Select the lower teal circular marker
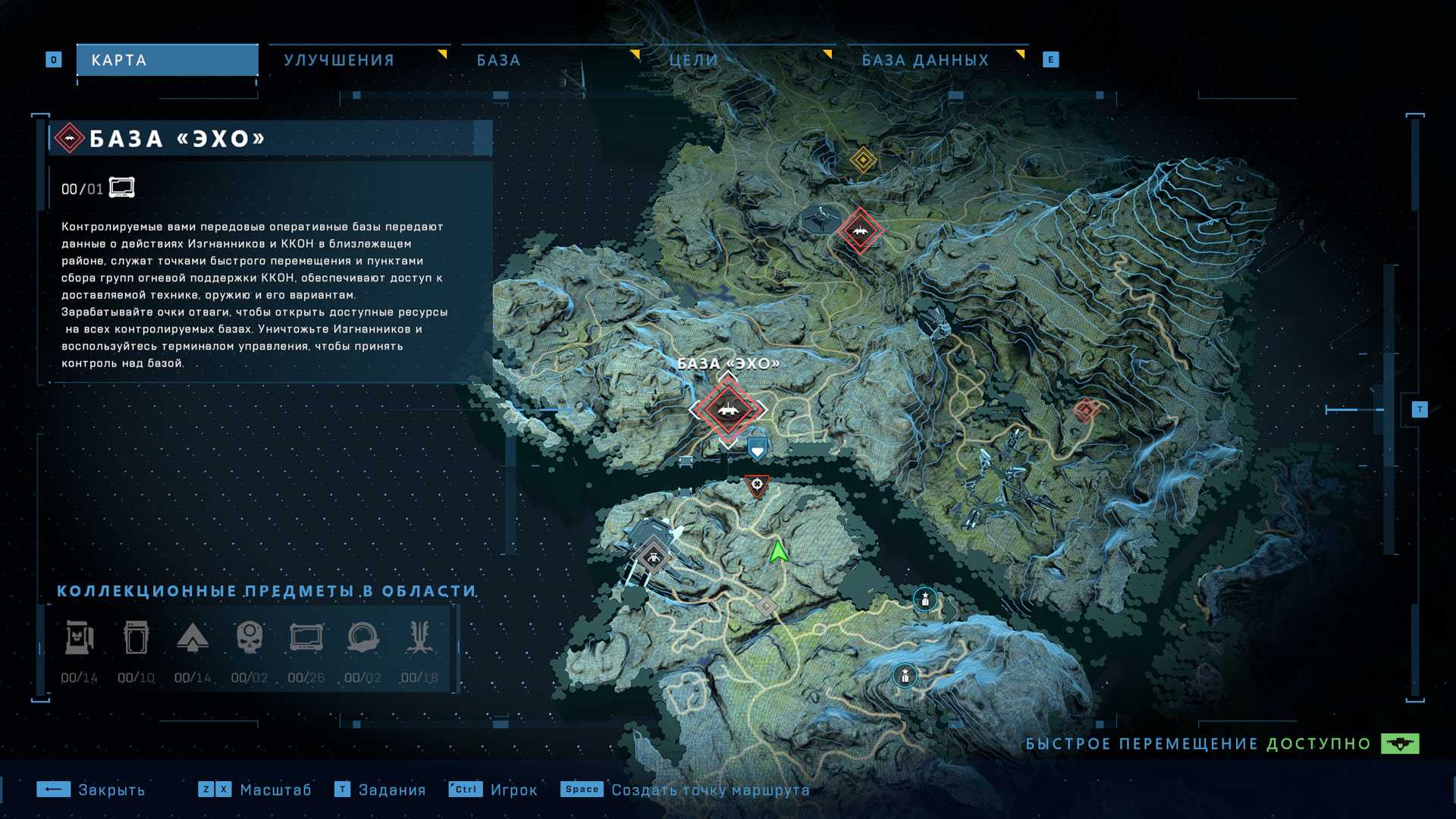The width and height of the screenshot is (1456, 819). [x=905, y=675]
